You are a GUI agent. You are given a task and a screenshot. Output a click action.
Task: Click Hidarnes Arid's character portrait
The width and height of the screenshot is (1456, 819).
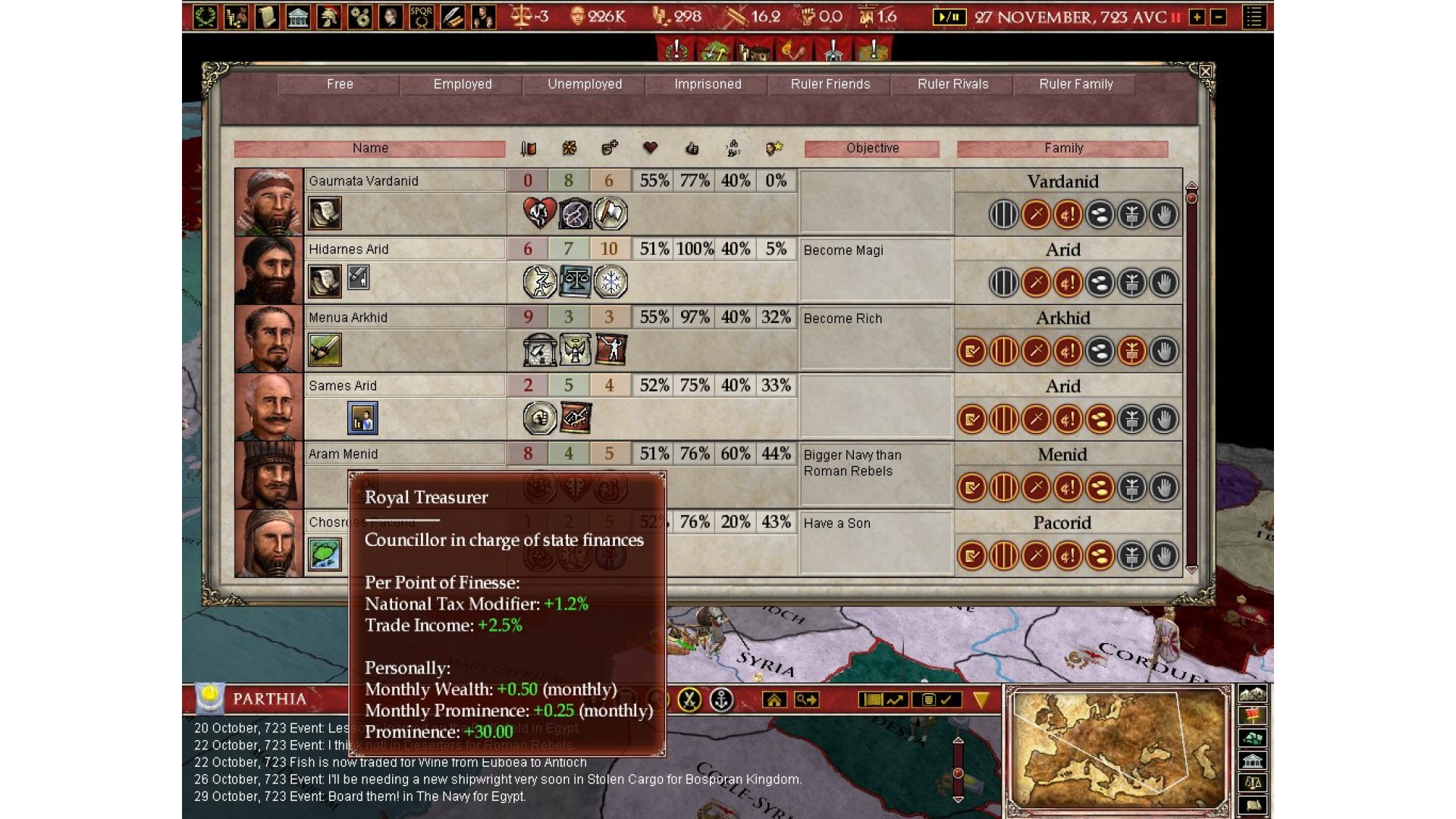tap(268, 270)
